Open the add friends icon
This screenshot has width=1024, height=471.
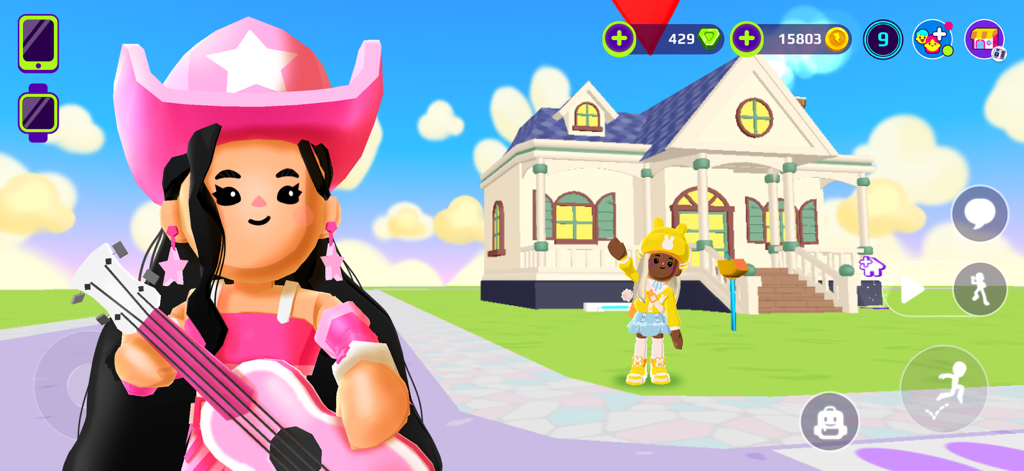click(x=932, y=40)
